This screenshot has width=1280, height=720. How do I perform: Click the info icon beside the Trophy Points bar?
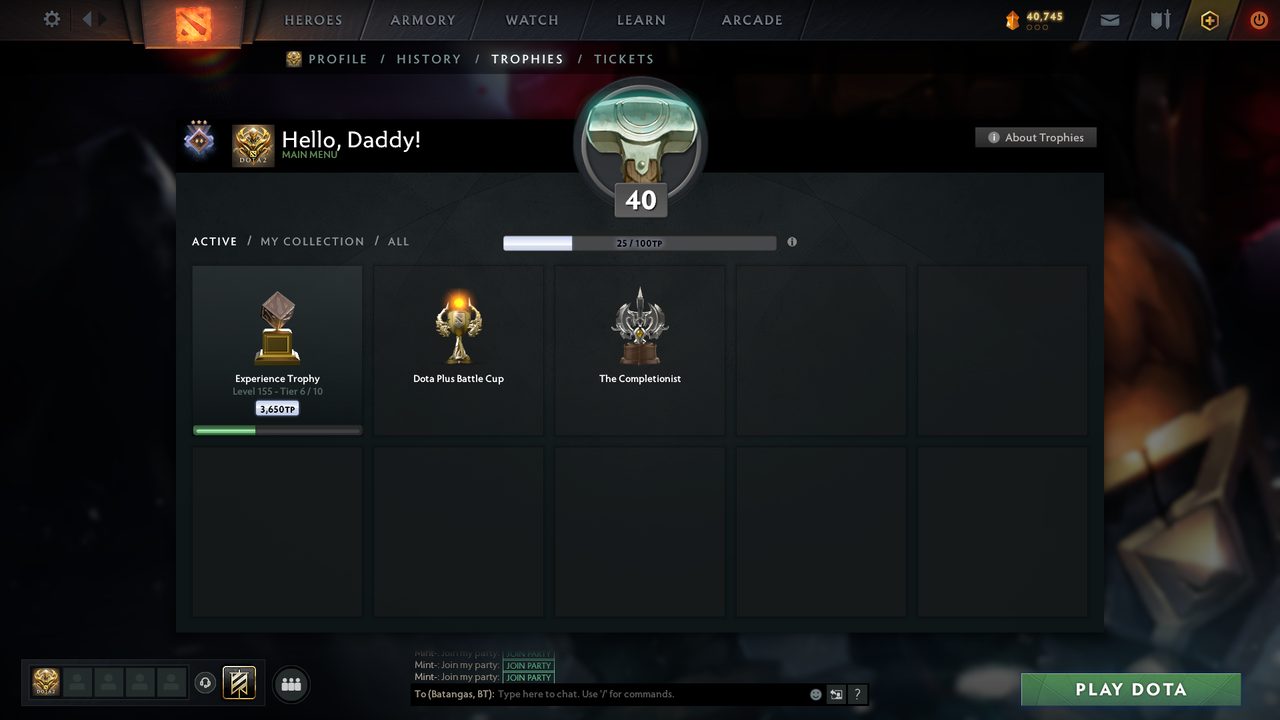click(792, 242)
